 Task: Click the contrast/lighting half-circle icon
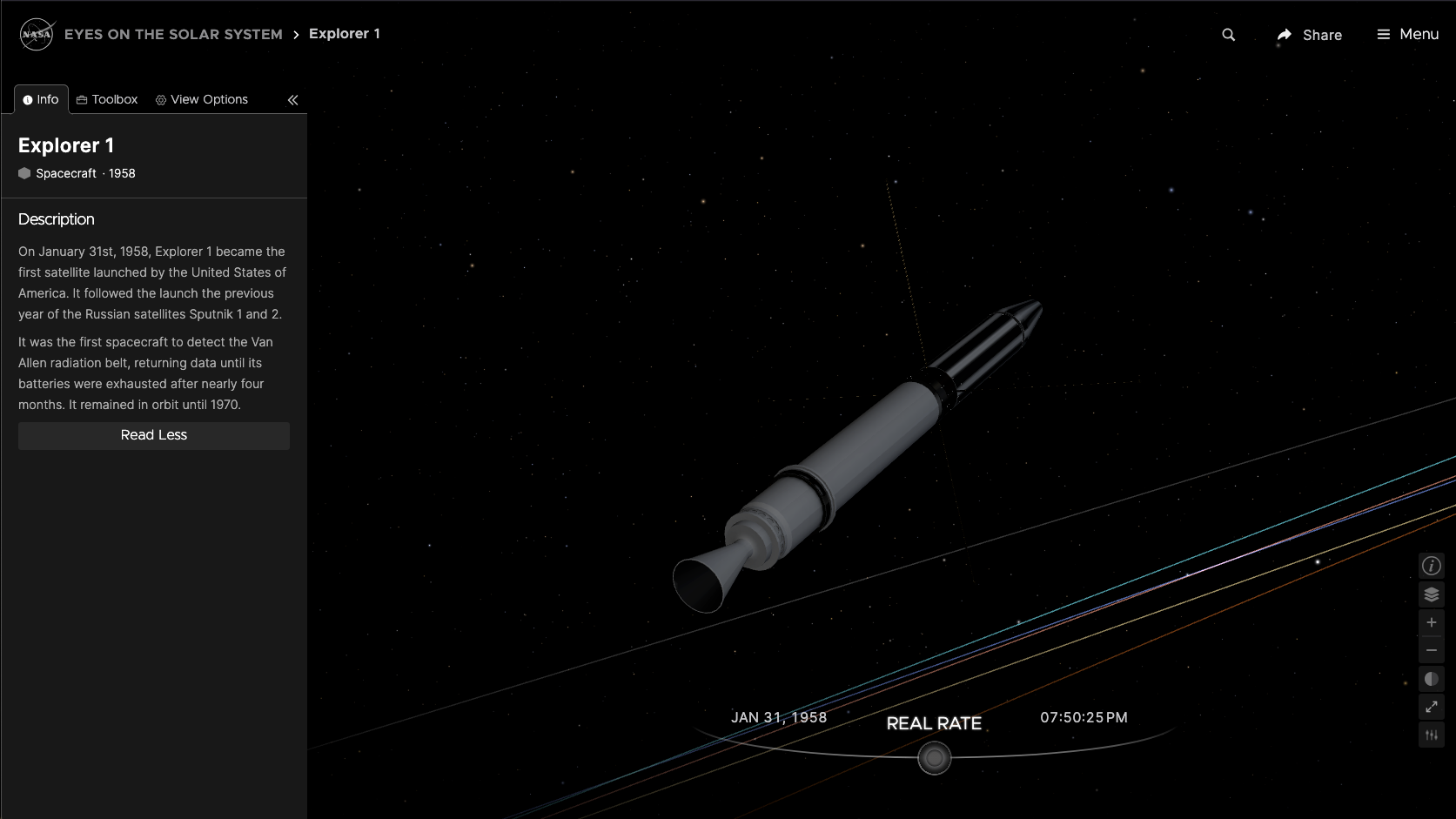pyautogui.click(x=1431, y=678)
